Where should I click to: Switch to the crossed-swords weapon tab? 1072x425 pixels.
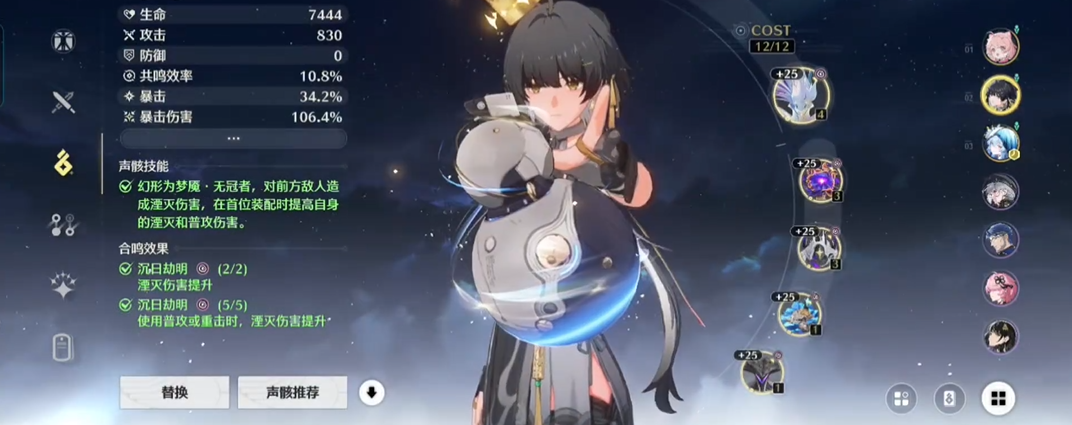(x=64, y=102)
